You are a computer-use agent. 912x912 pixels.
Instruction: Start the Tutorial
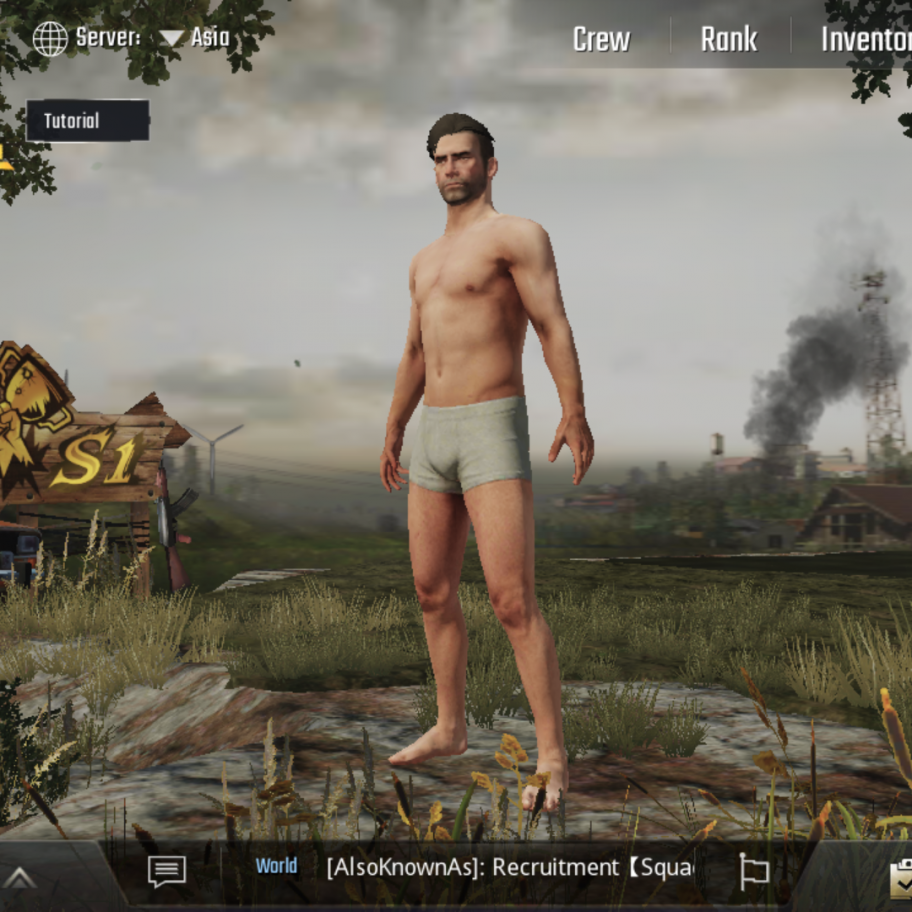tap(87, 121)
